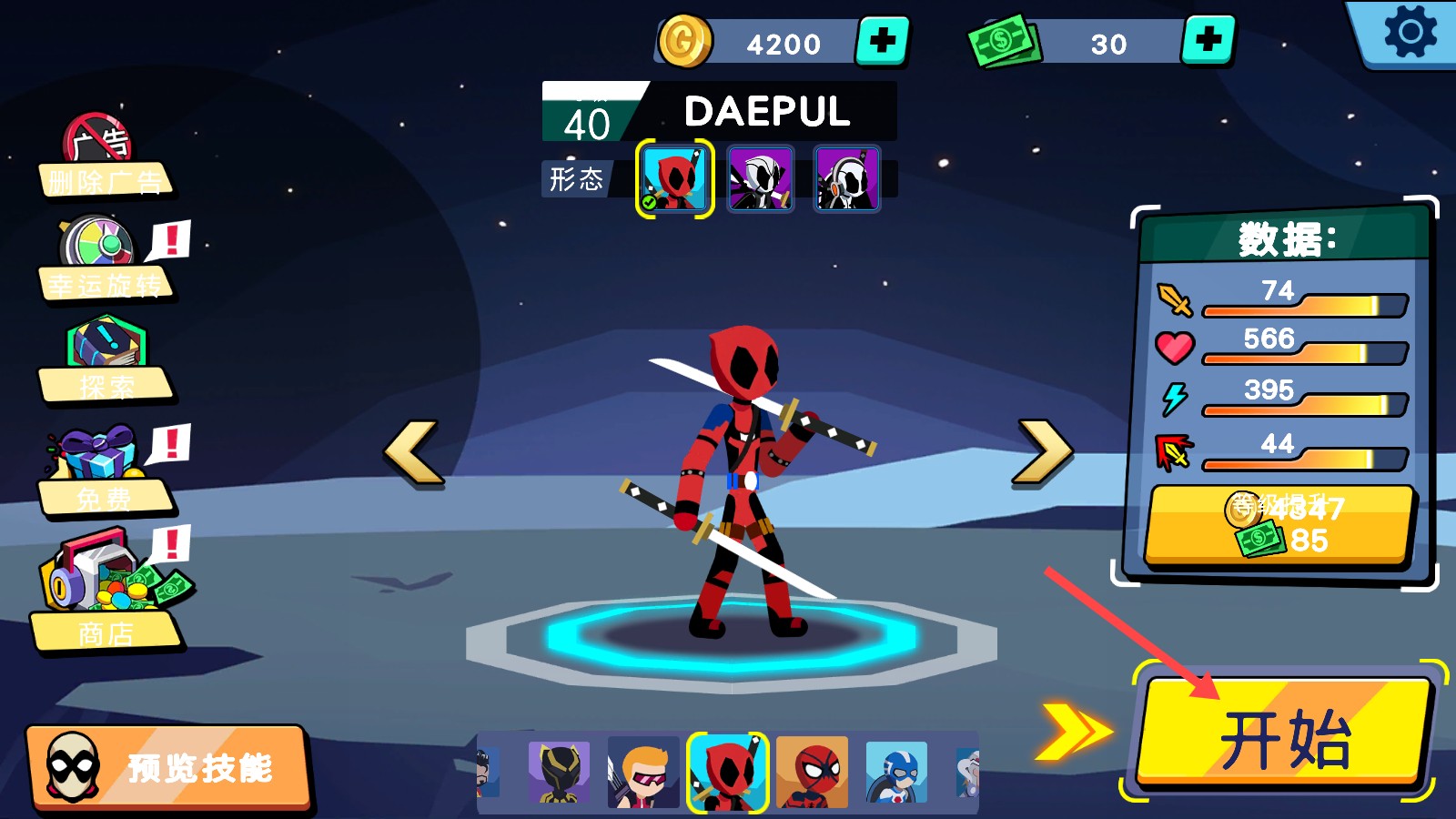
Task: Select the headphone-wearing third form
Action: pos(846,179)
